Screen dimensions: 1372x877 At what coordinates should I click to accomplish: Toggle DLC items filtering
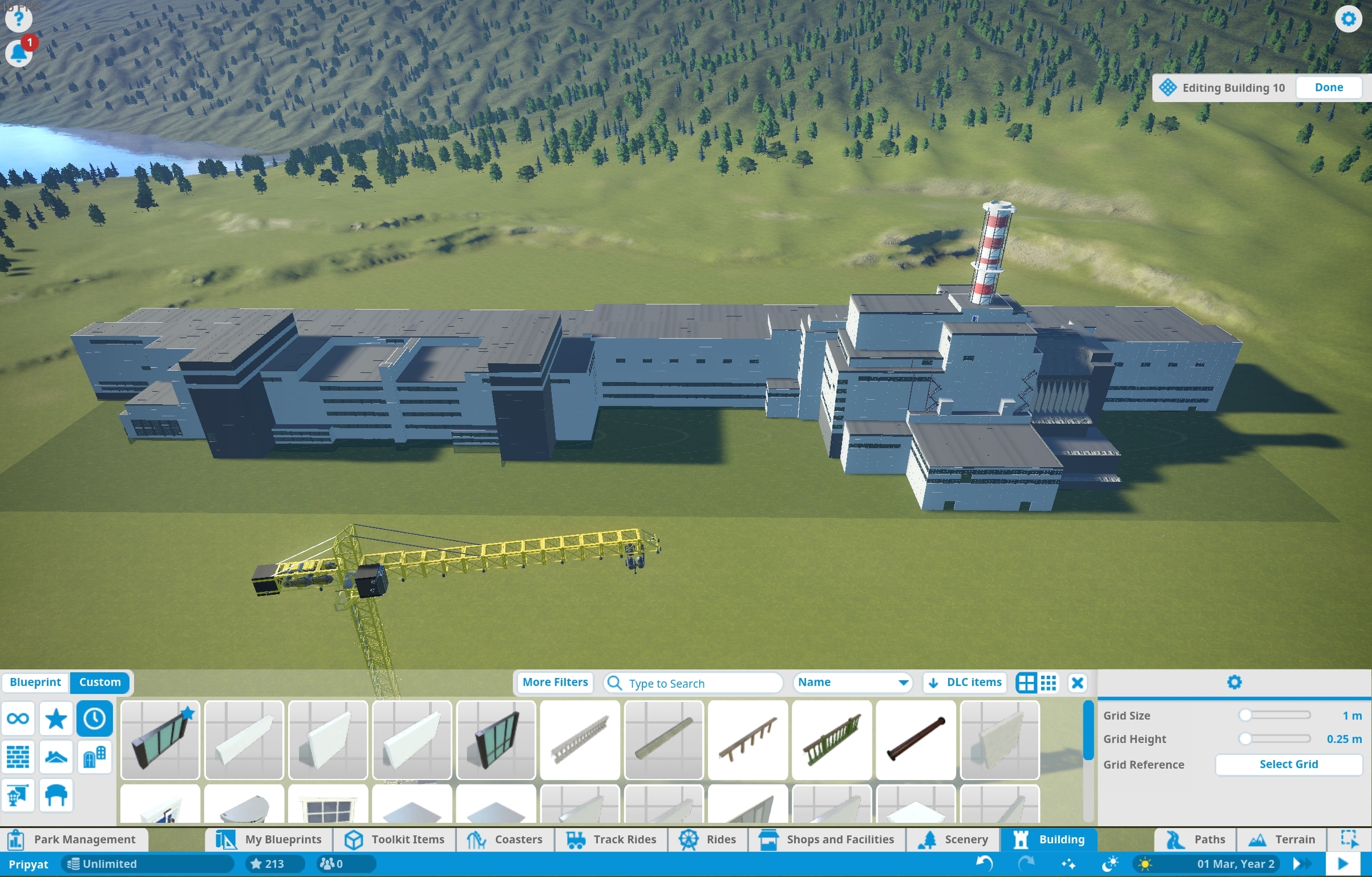click(x=964, y=682)
